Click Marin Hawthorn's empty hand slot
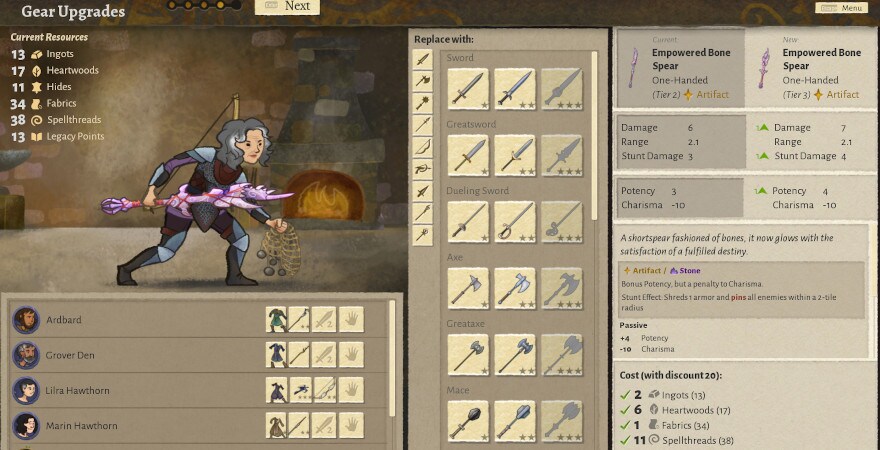This screenshot has width=880, height=450. coord(351,426)
